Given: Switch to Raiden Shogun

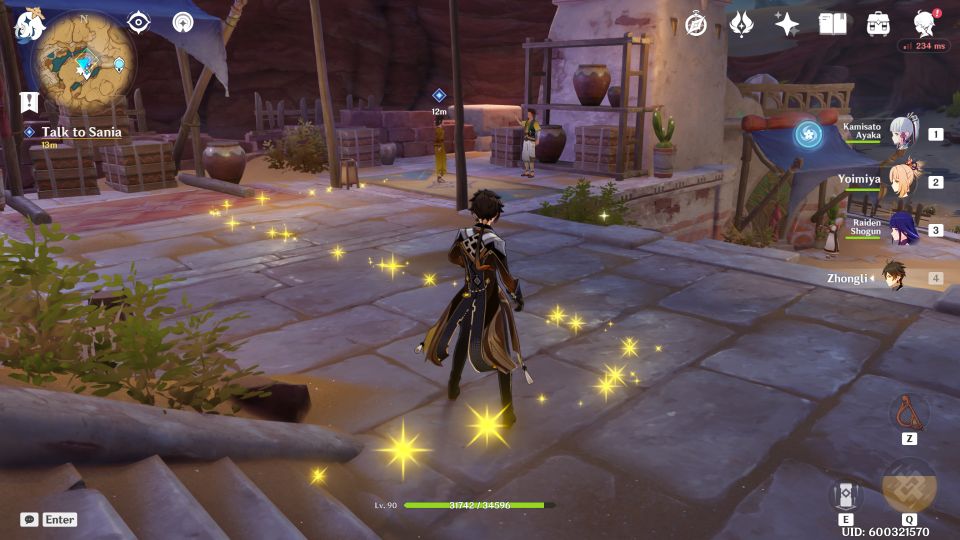Looking at the screenshot, I should tap(903, 230).
